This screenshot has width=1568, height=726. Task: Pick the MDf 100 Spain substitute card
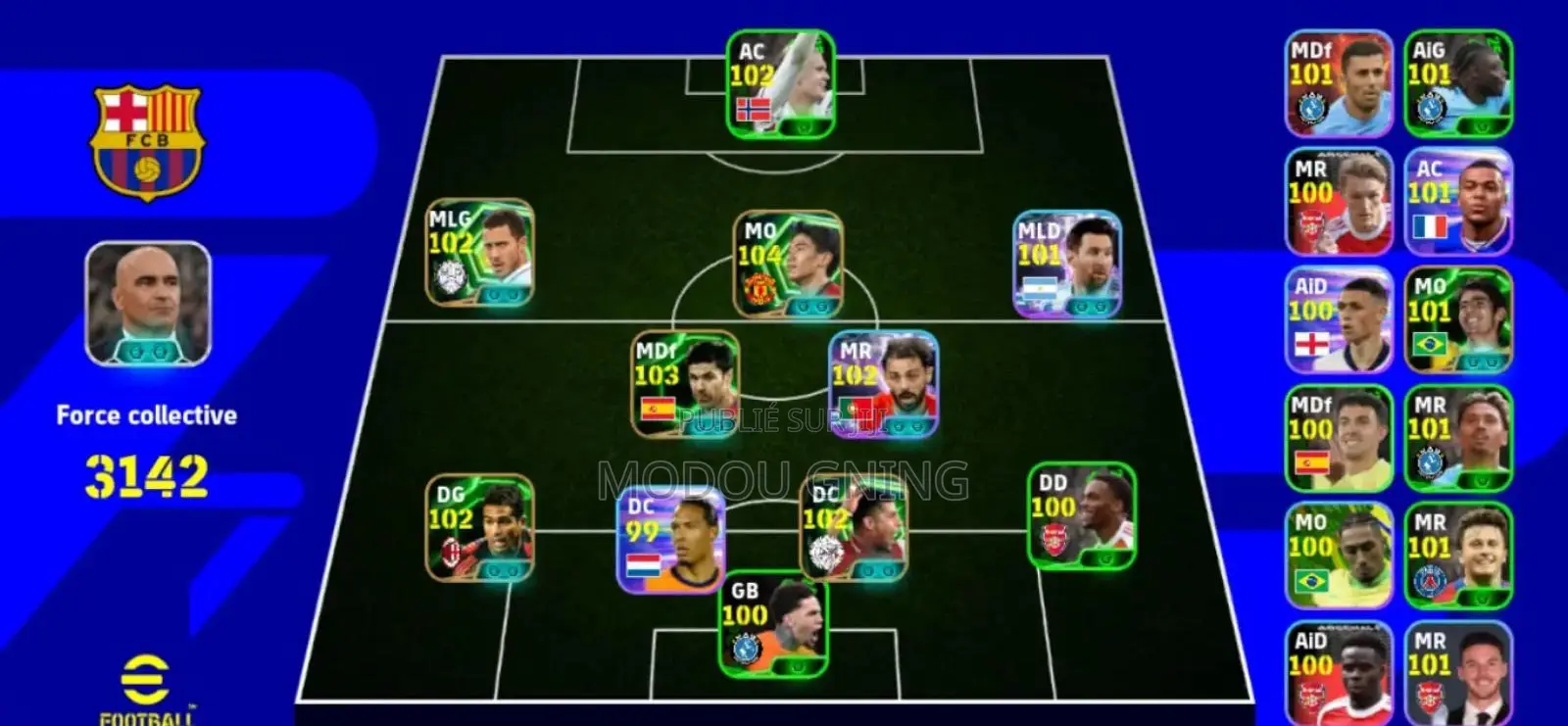[1339, 439]
